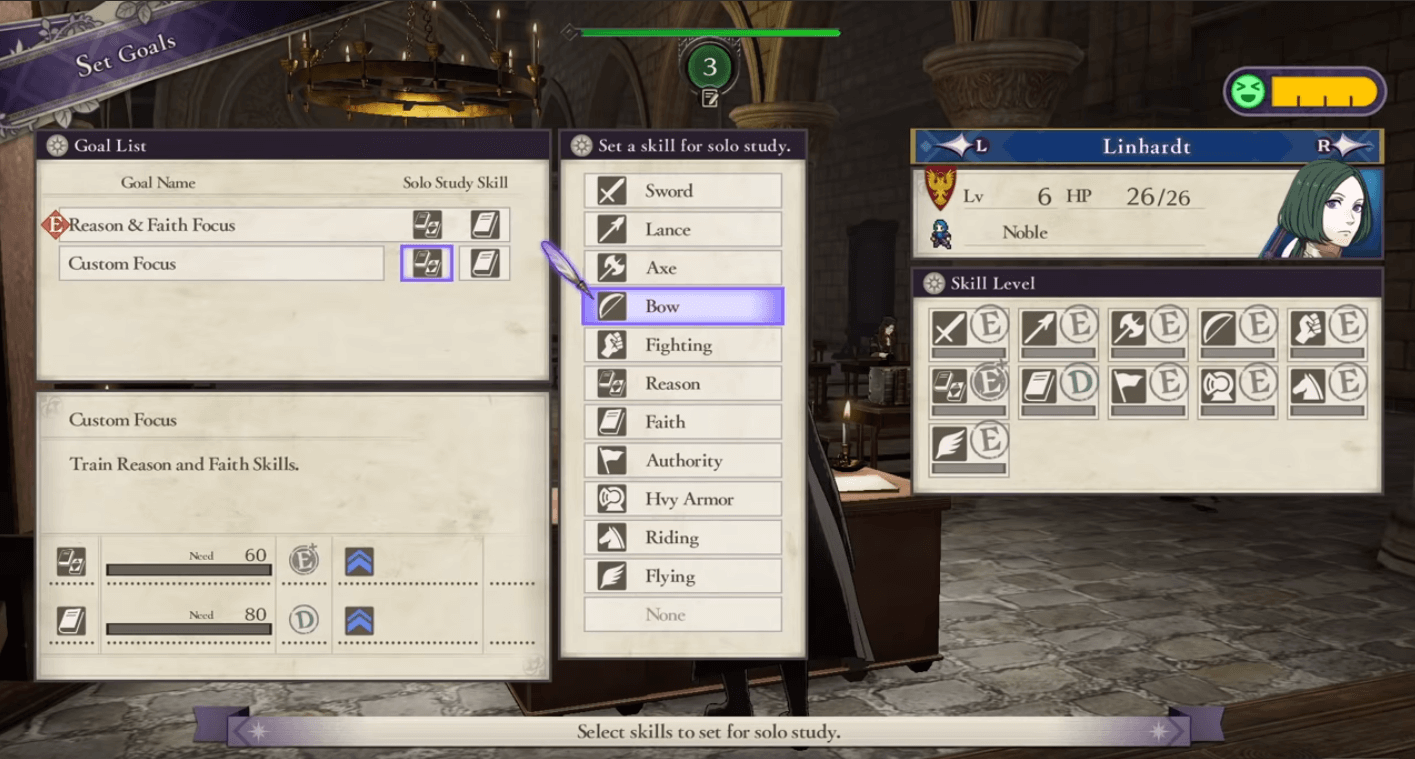Click Custom Focus's first solo study slot
1415x759 pixels.
[427, 264]
